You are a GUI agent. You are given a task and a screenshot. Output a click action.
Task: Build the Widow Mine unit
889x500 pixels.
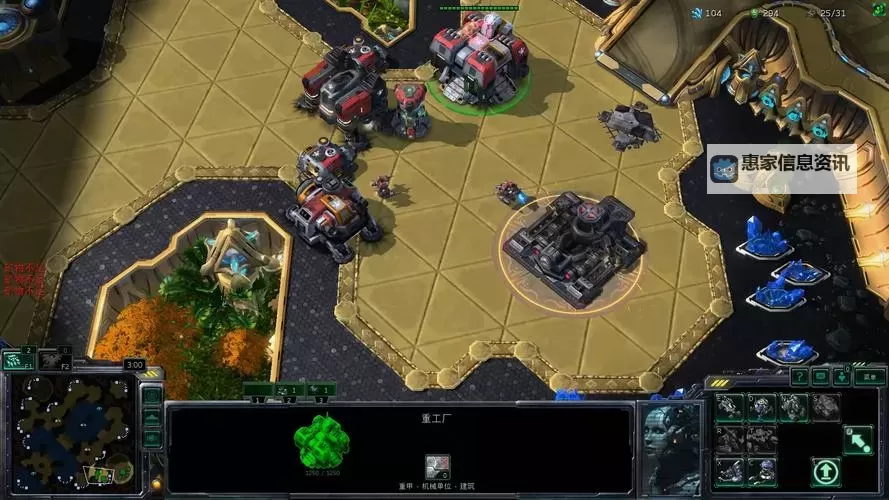pos(762,406)
